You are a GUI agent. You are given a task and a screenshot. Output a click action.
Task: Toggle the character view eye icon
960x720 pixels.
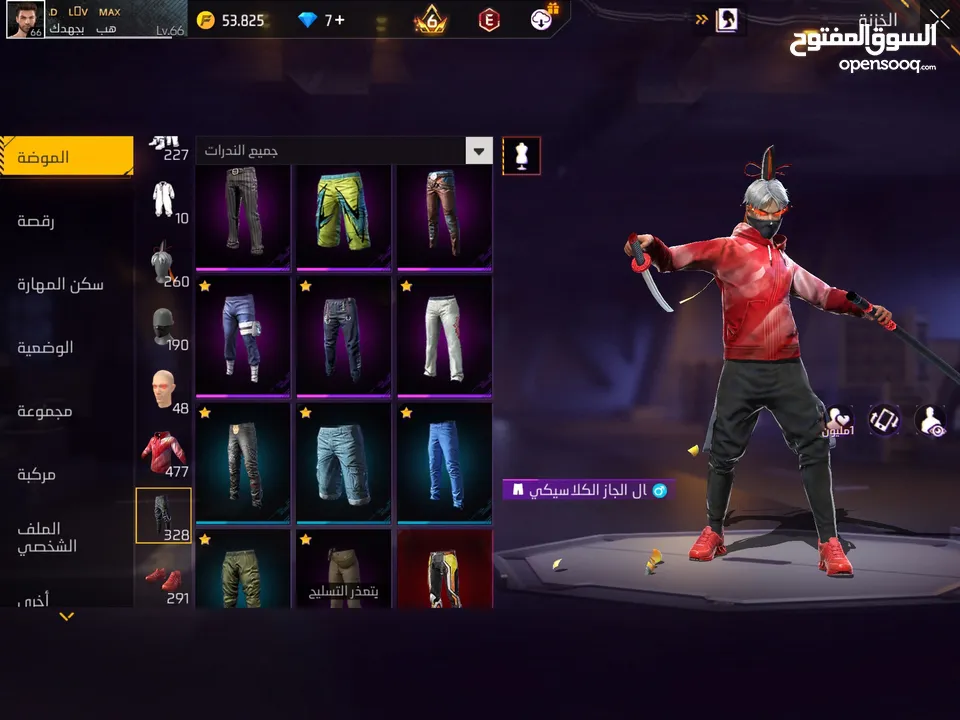(x=930, y=420)
